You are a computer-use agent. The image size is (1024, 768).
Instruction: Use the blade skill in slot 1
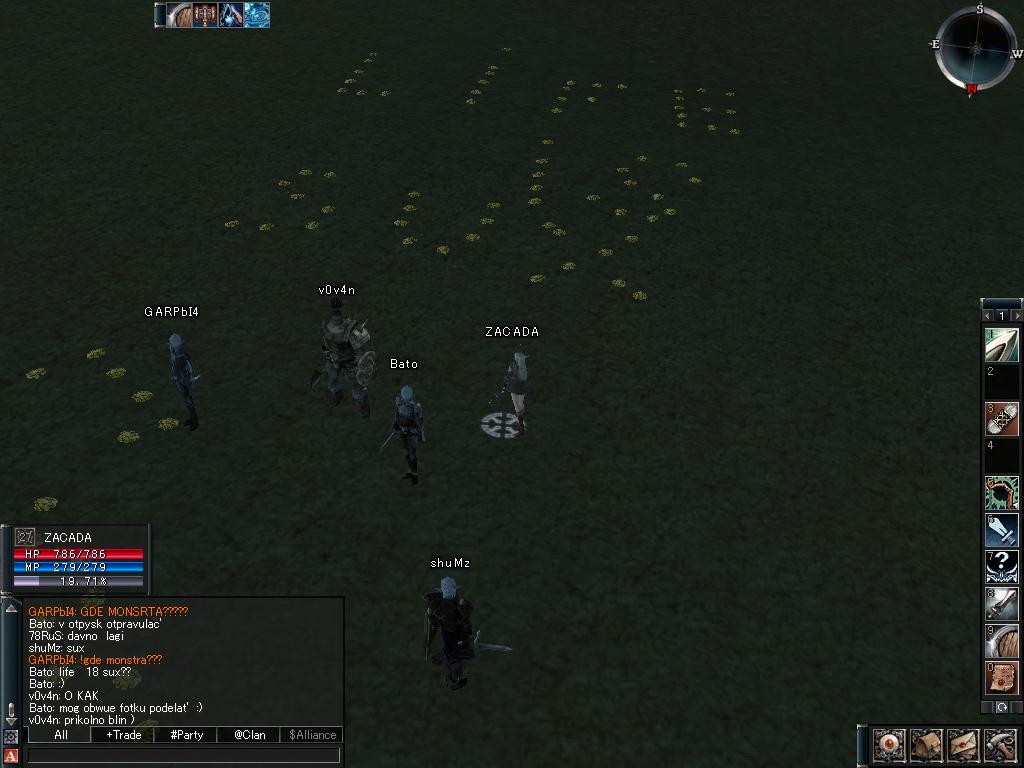[1002, 345]
